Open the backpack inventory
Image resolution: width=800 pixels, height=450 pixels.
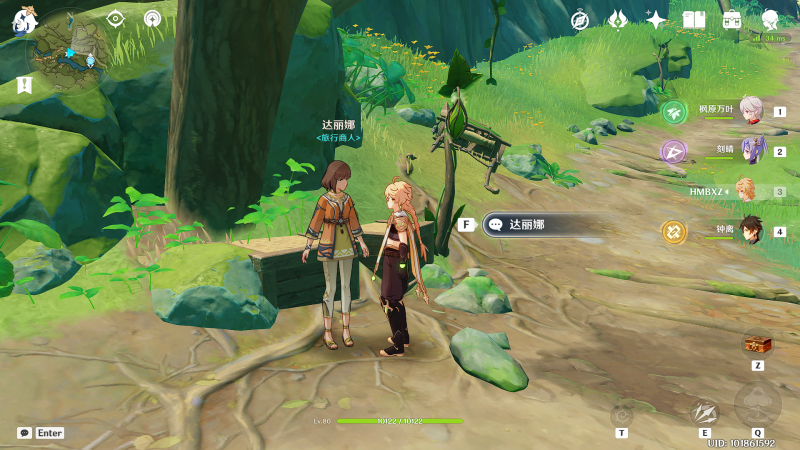coord(732,20)
